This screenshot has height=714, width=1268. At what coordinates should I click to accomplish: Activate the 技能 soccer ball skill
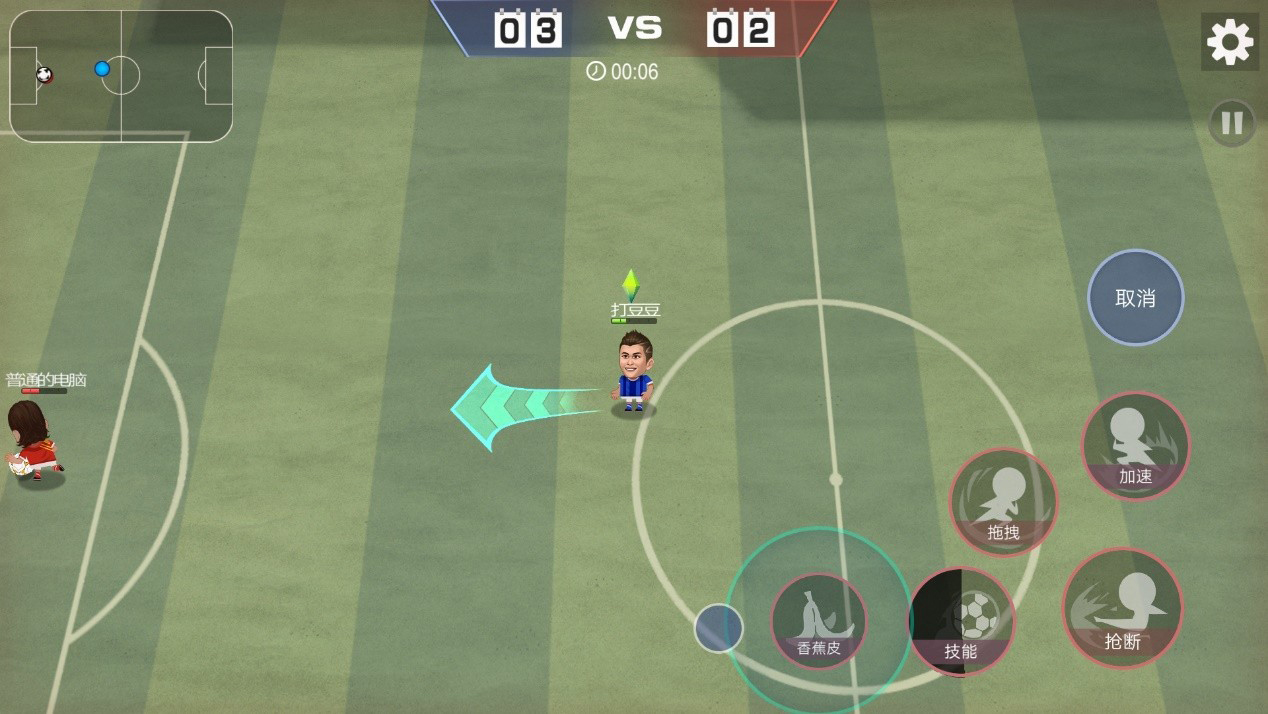(961, 621)
